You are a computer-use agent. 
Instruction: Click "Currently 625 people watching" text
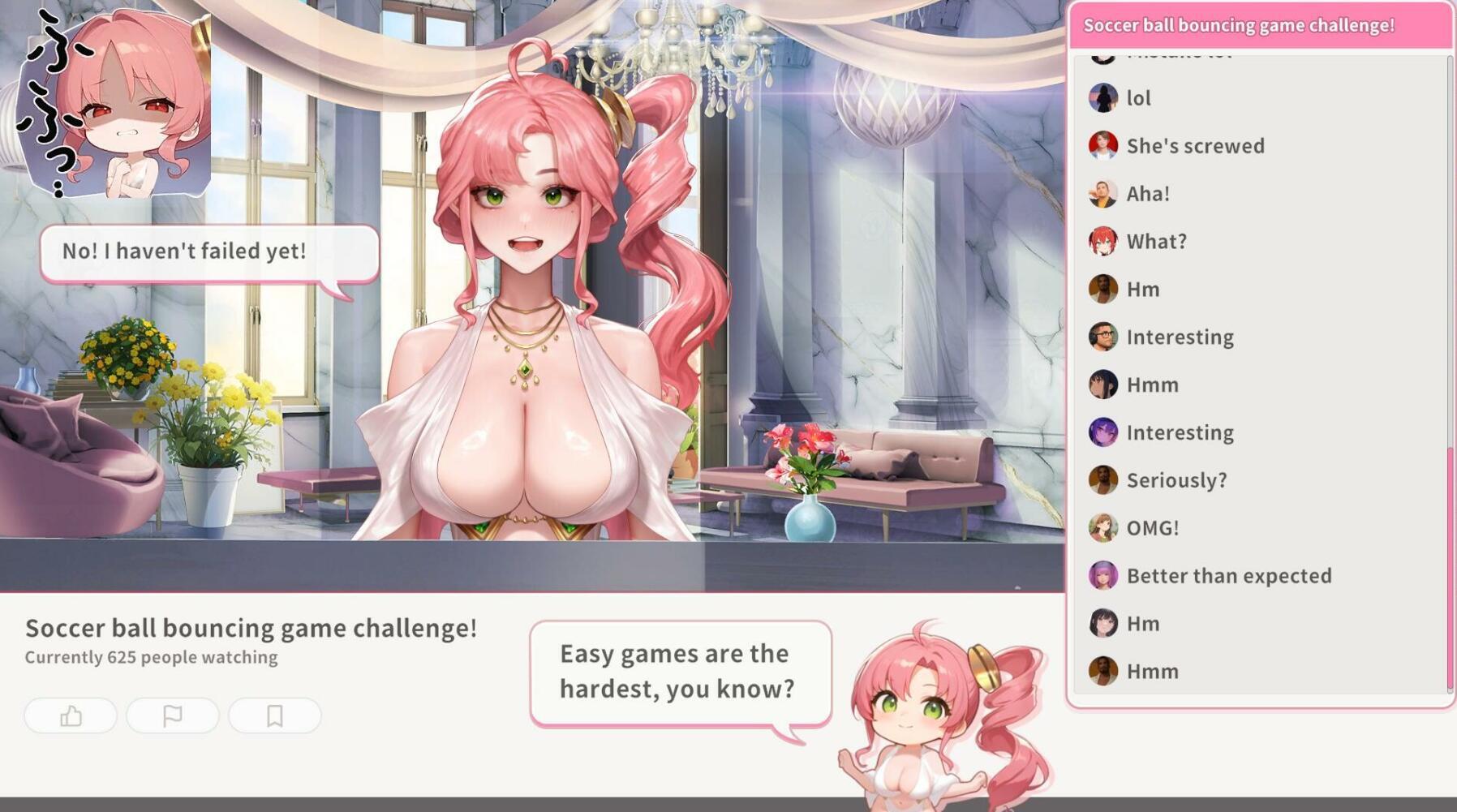[x=151, y=658]
